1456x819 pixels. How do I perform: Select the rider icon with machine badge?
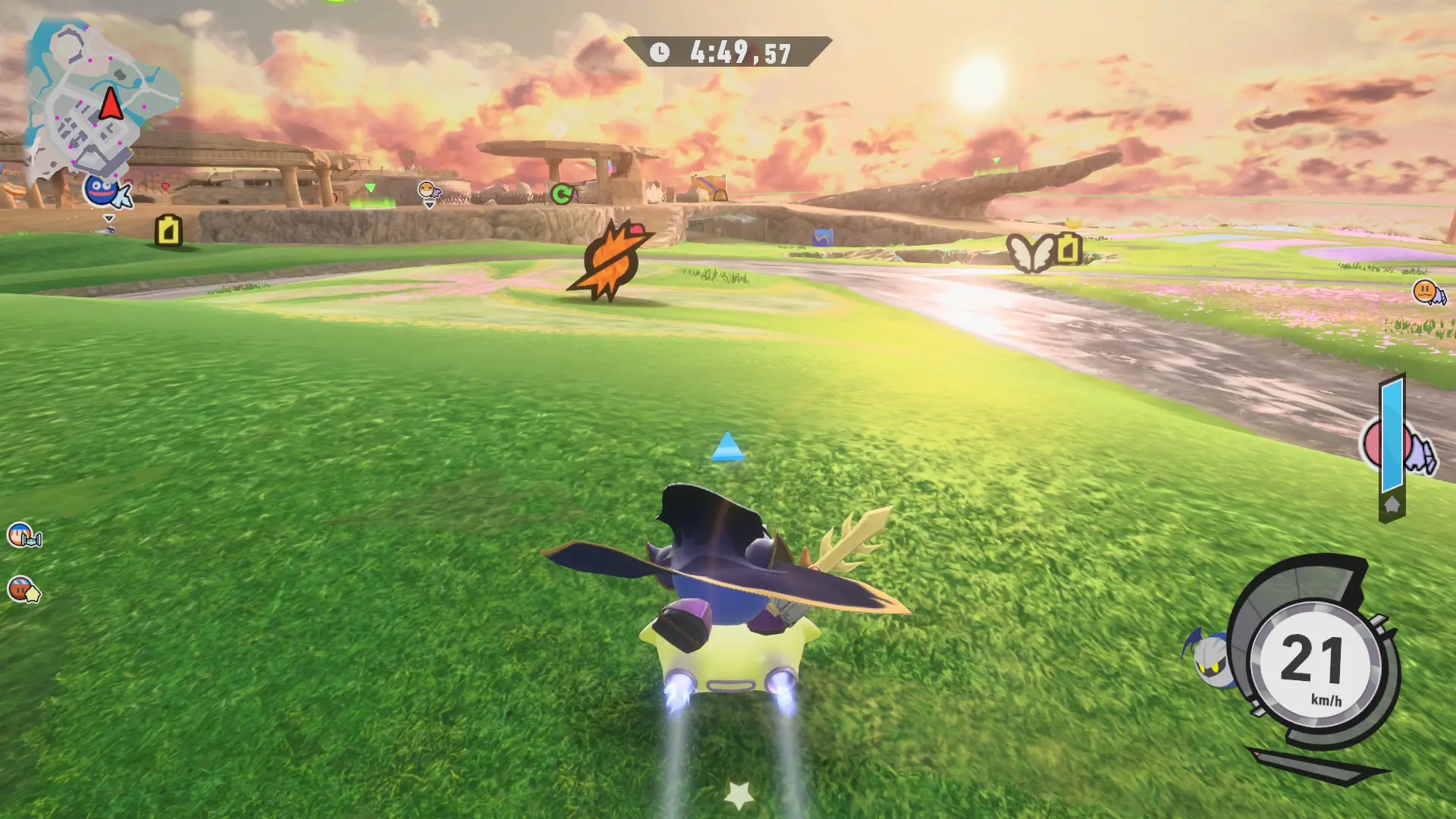23,535
